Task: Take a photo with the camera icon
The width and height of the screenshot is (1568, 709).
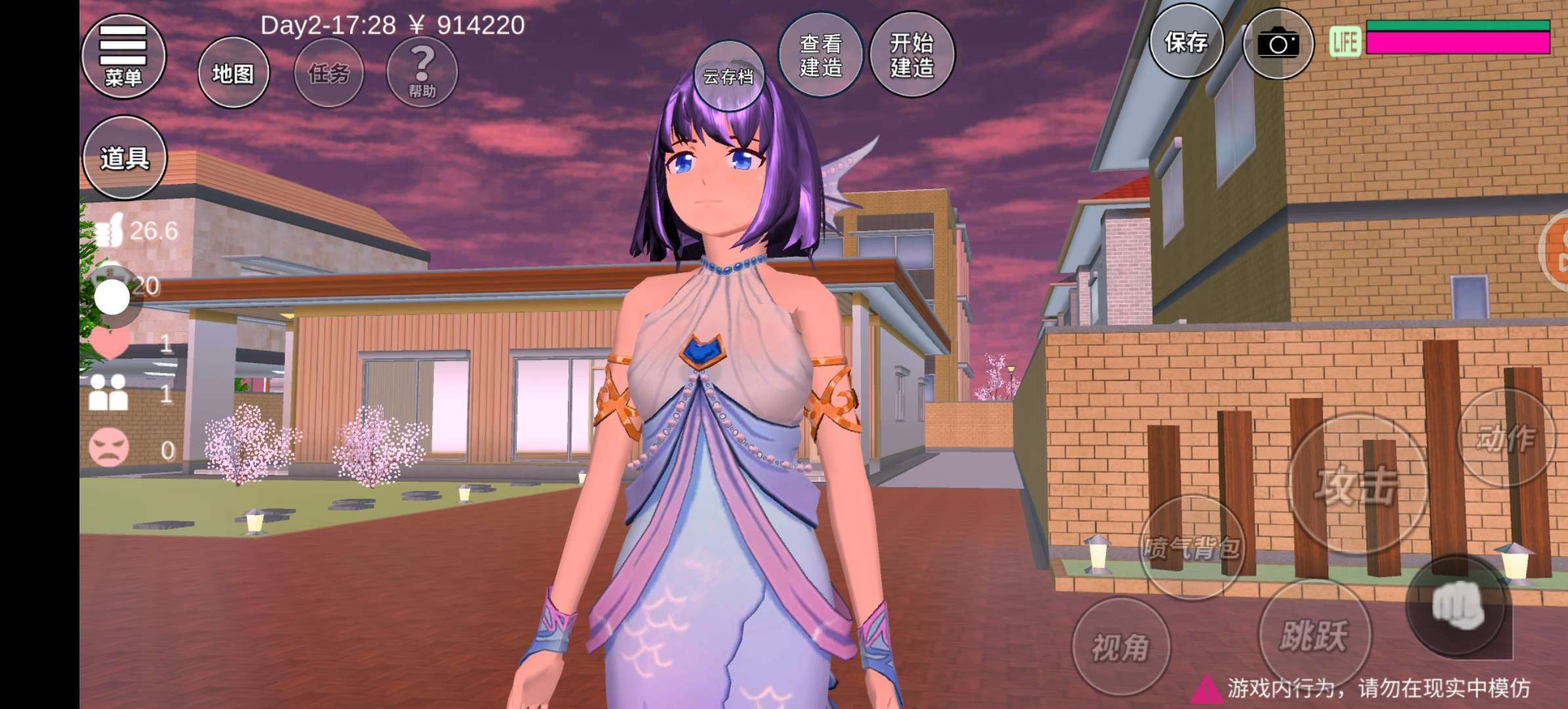Action: coord(1278,45)
